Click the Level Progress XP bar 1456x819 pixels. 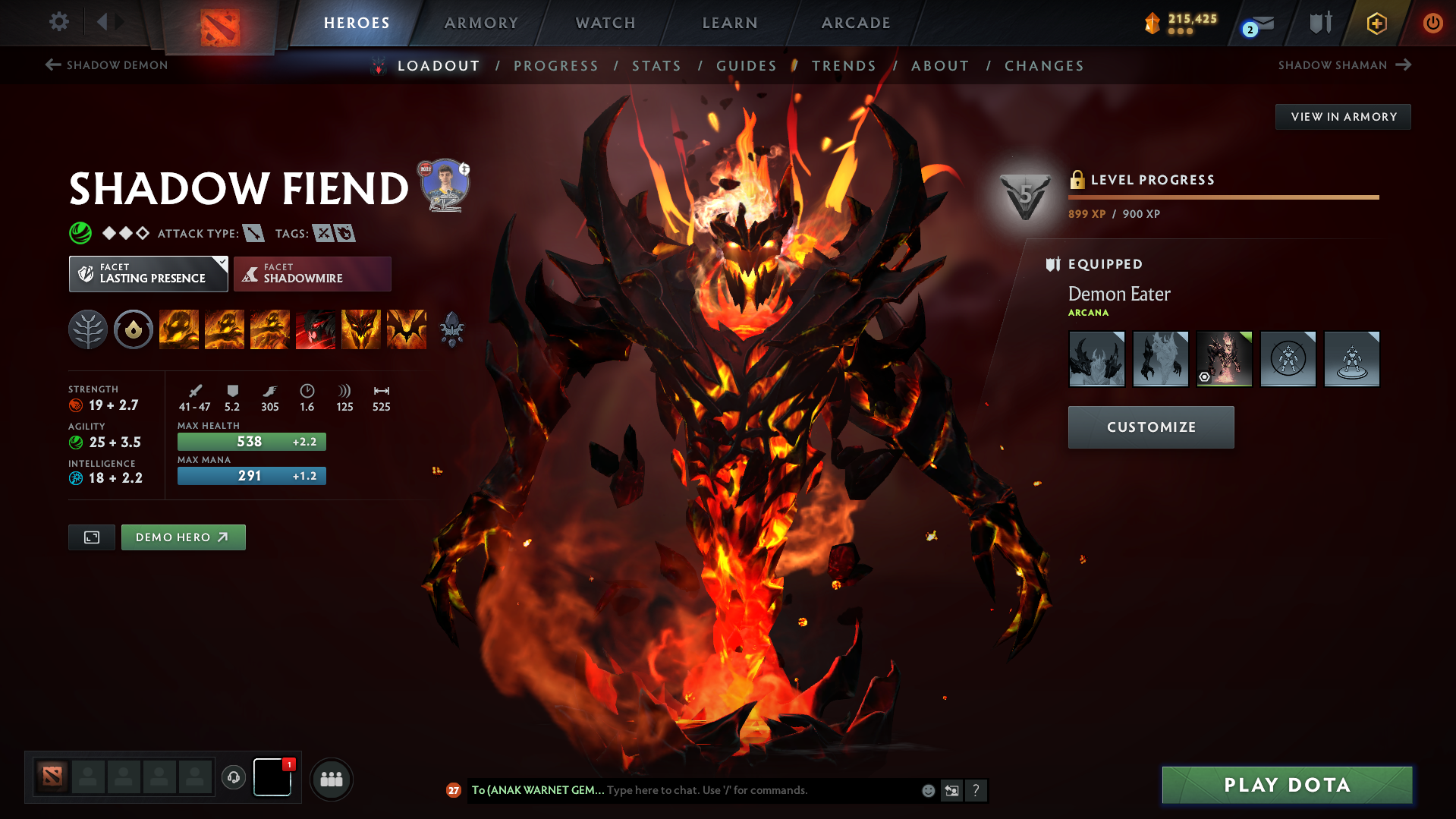pos(1224,197)
